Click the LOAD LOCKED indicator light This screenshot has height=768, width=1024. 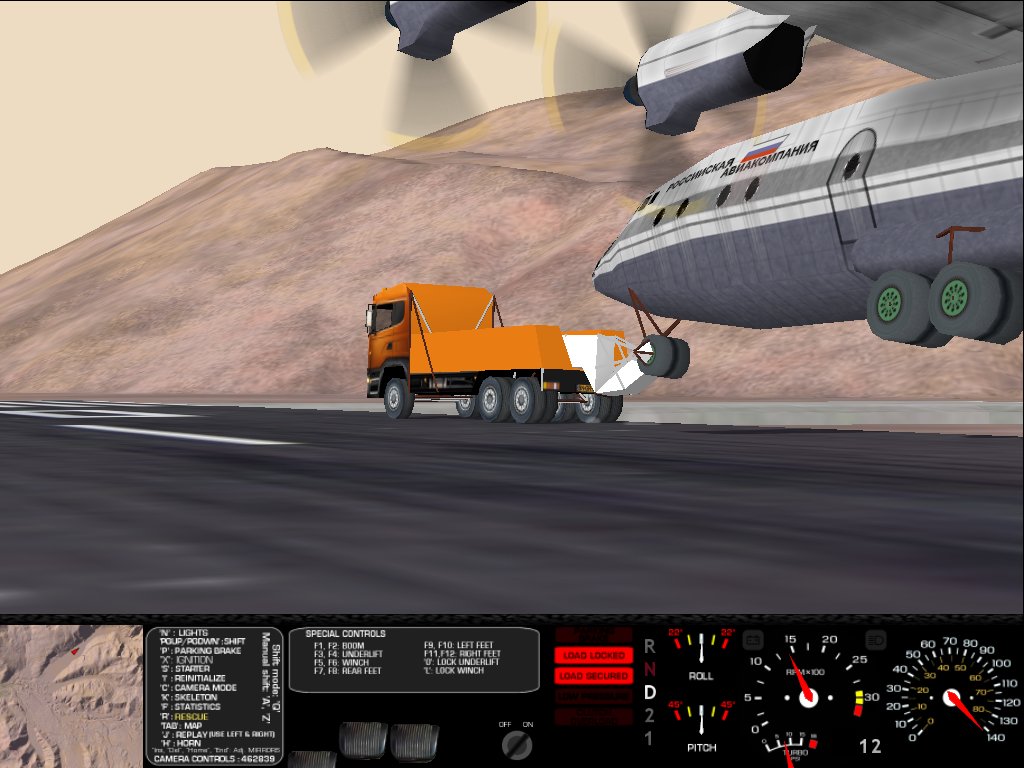coord(594,655)
